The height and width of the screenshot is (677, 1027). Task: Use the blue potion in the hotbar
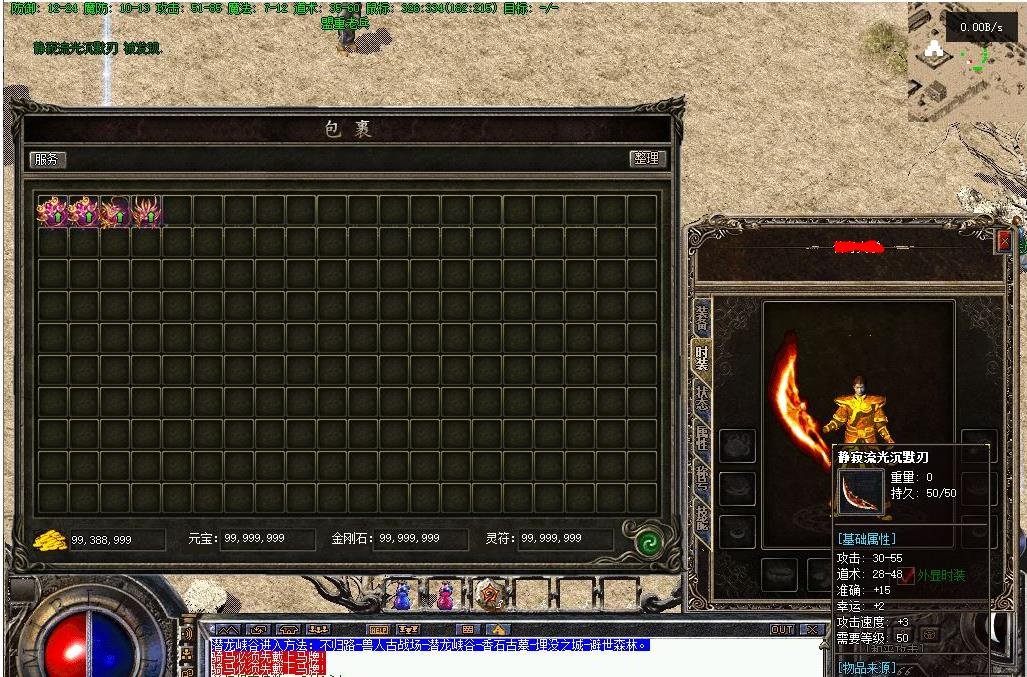[x=402, y=595]
